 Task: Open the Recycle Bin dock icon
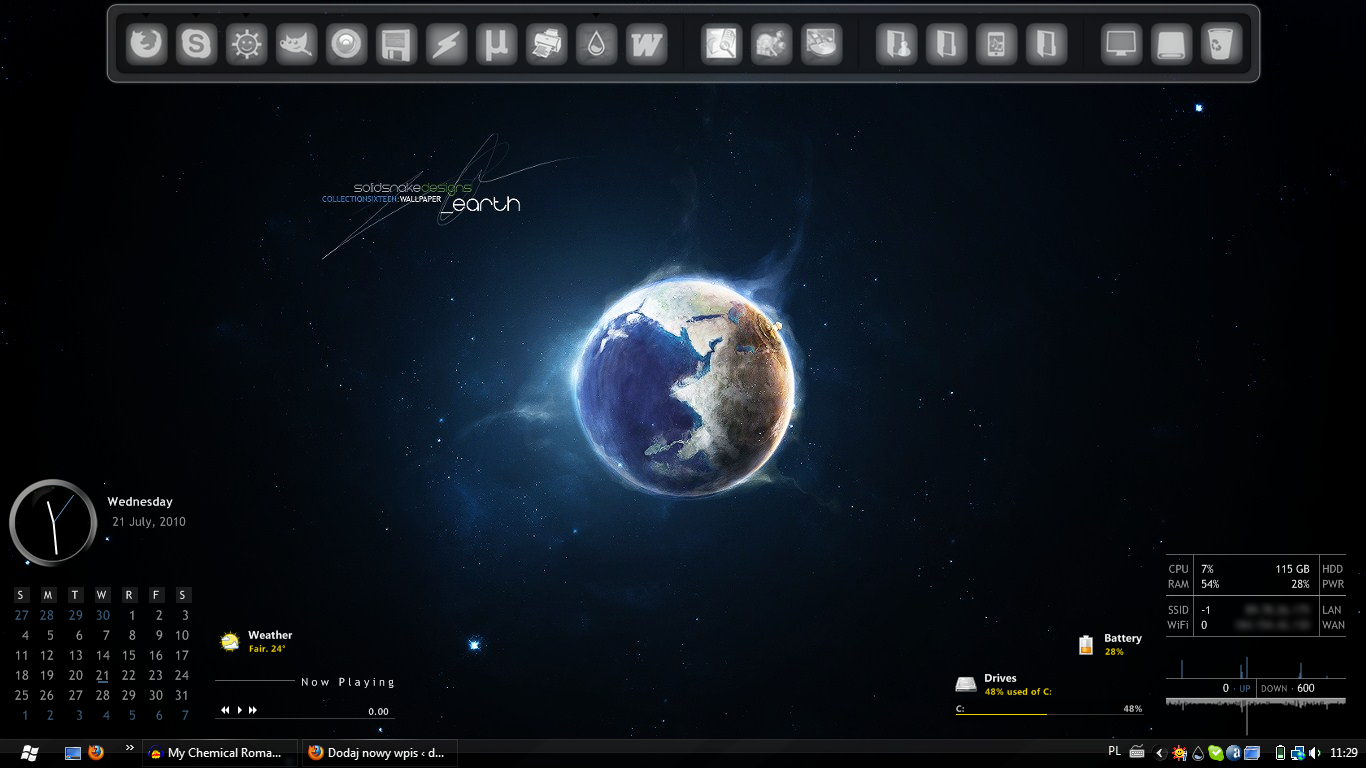tap(1221, 45)
